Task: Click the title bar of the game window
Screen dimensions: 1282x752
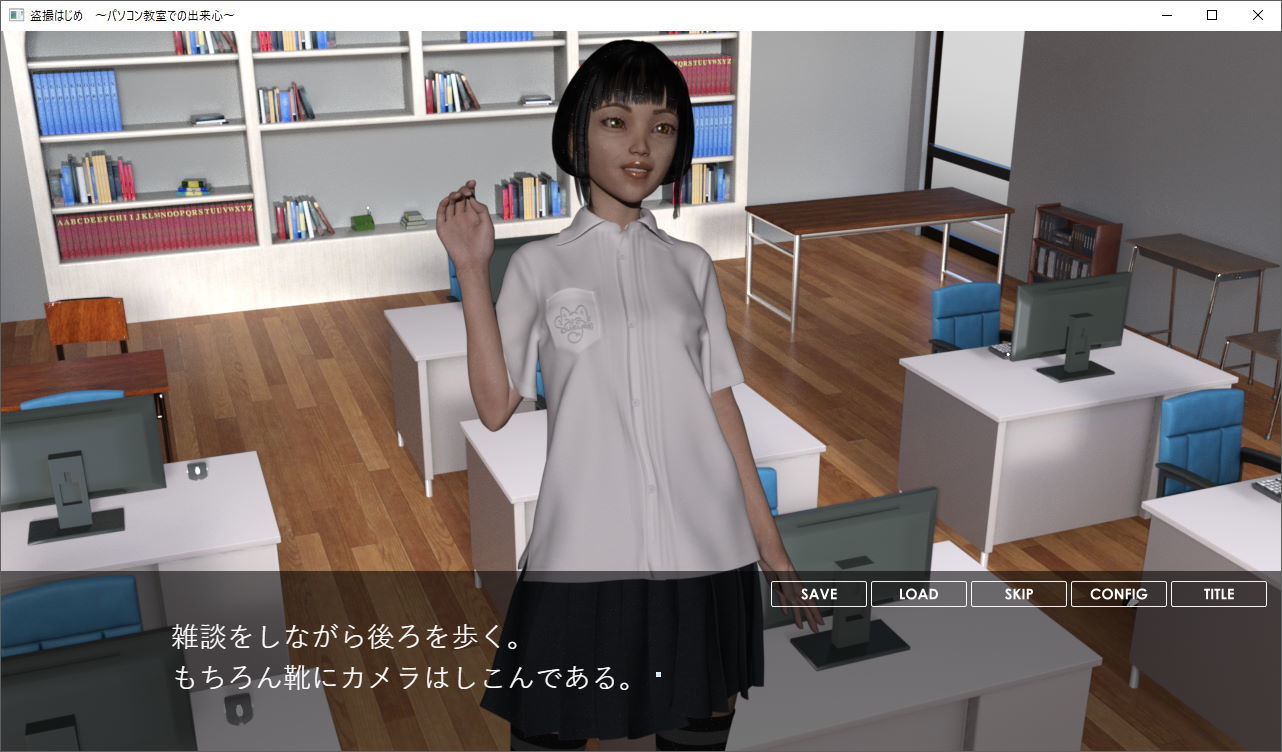Action: coord(600,15)
